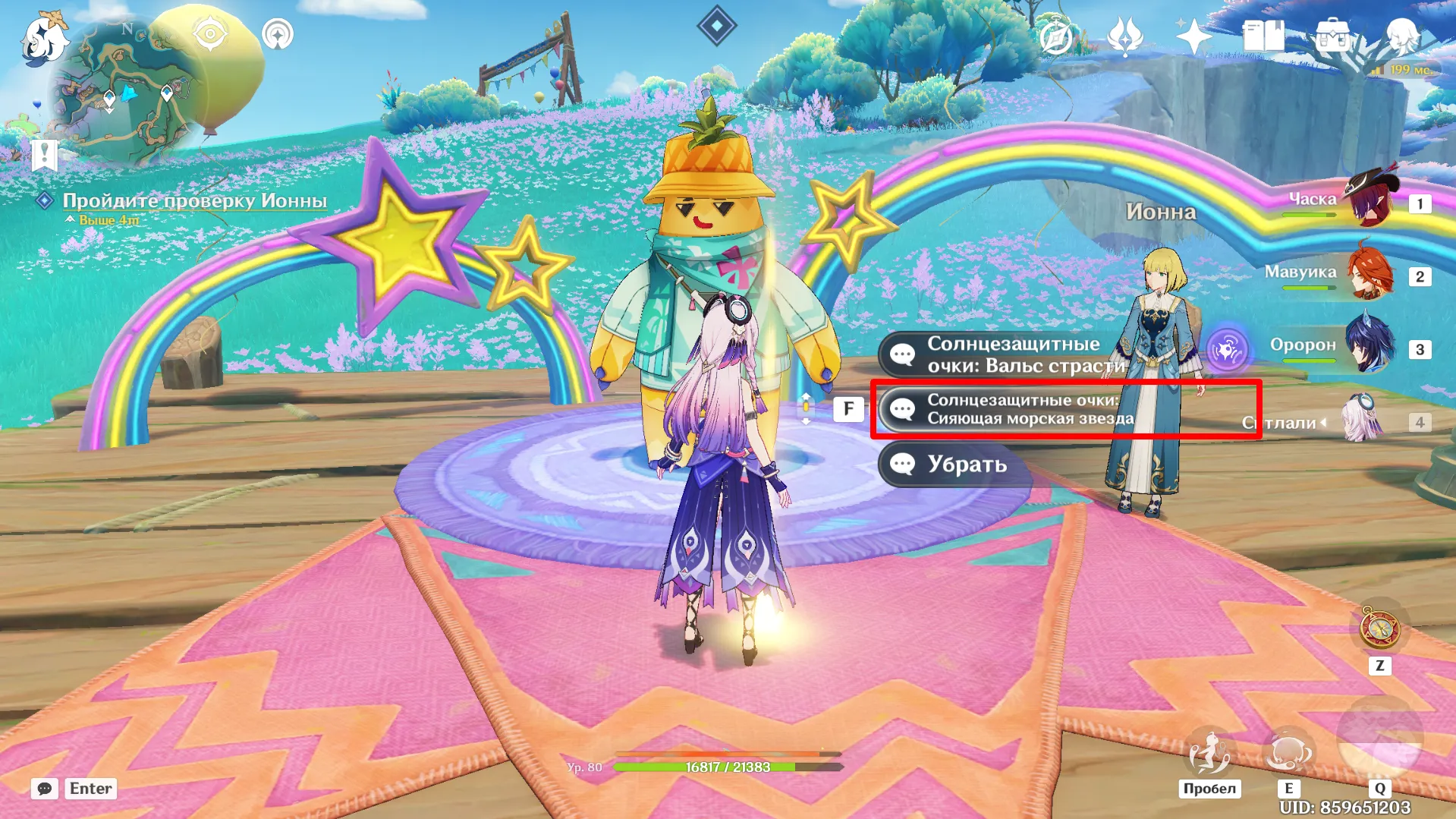Open the adventurer handbook book icon
This screenshot has width=1456, height=819.
click(x=1263, y=36)
